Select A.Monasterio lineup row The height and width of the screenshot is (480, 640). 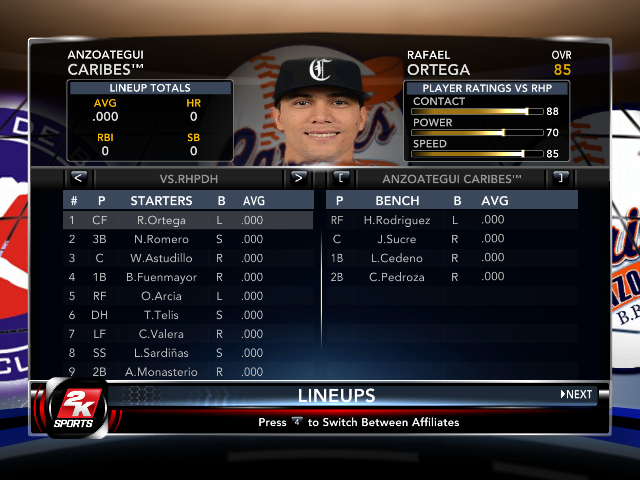coord(161,372)
